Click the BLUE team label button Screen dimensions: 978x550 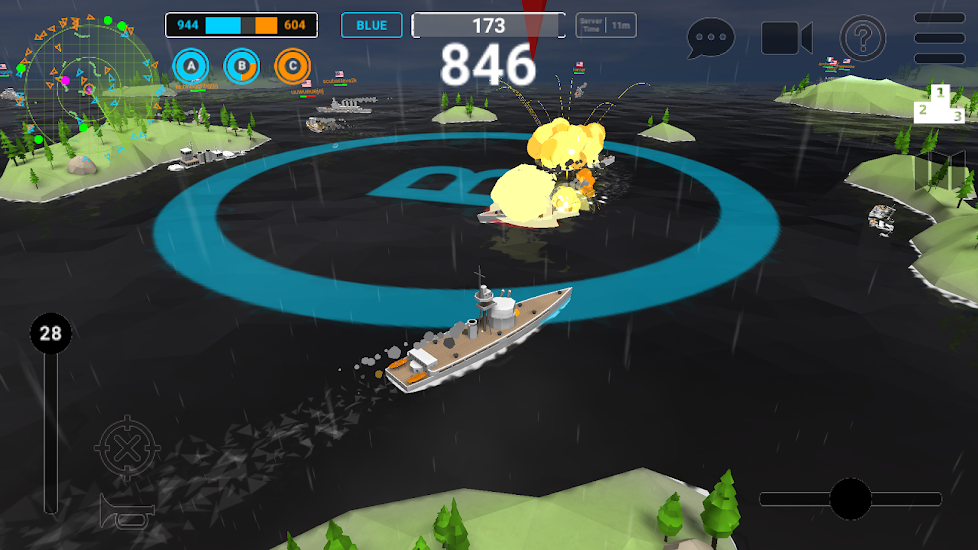point(371,25)
